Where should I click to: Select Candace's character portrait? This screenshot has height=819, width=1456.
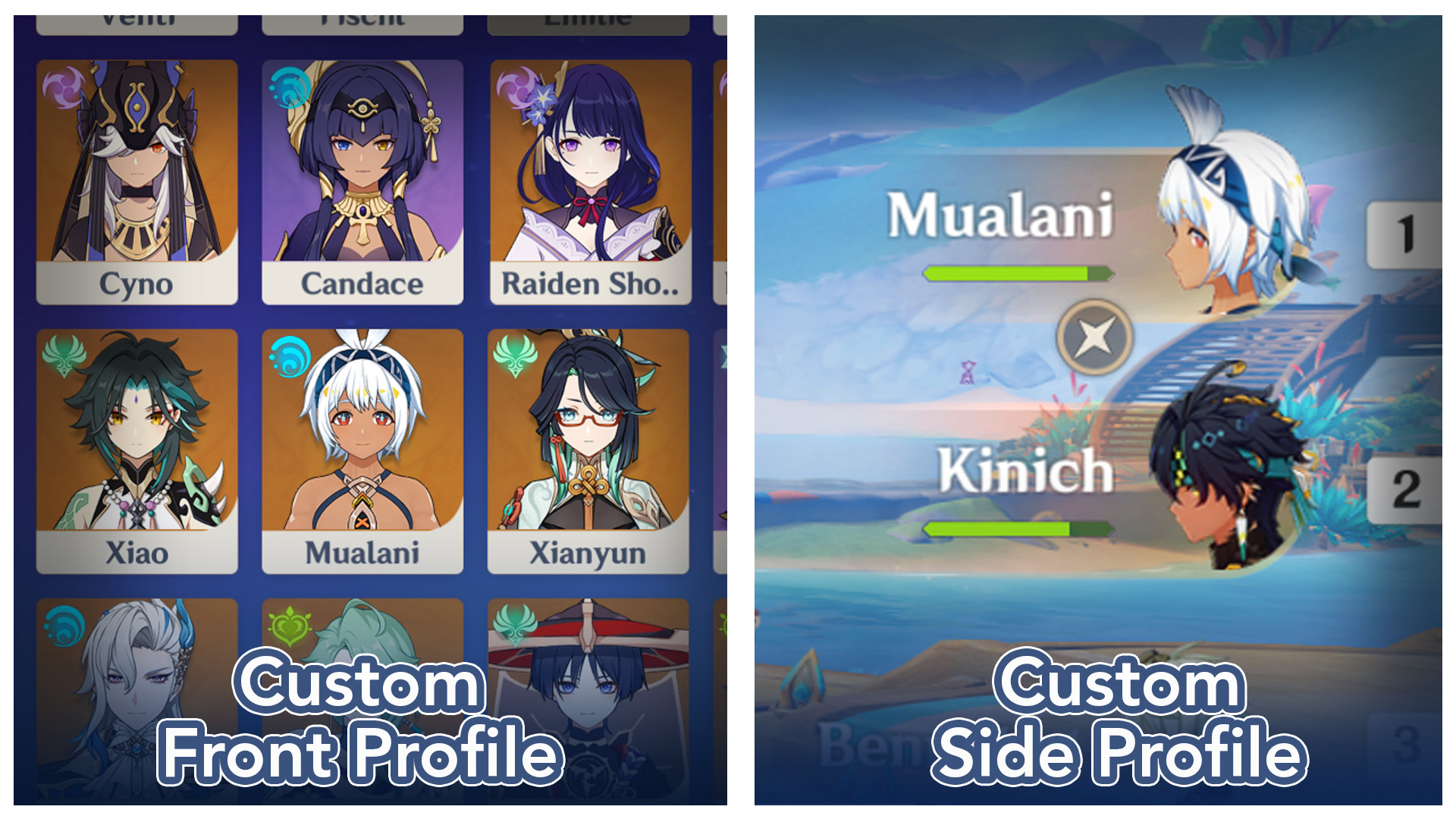362,167
